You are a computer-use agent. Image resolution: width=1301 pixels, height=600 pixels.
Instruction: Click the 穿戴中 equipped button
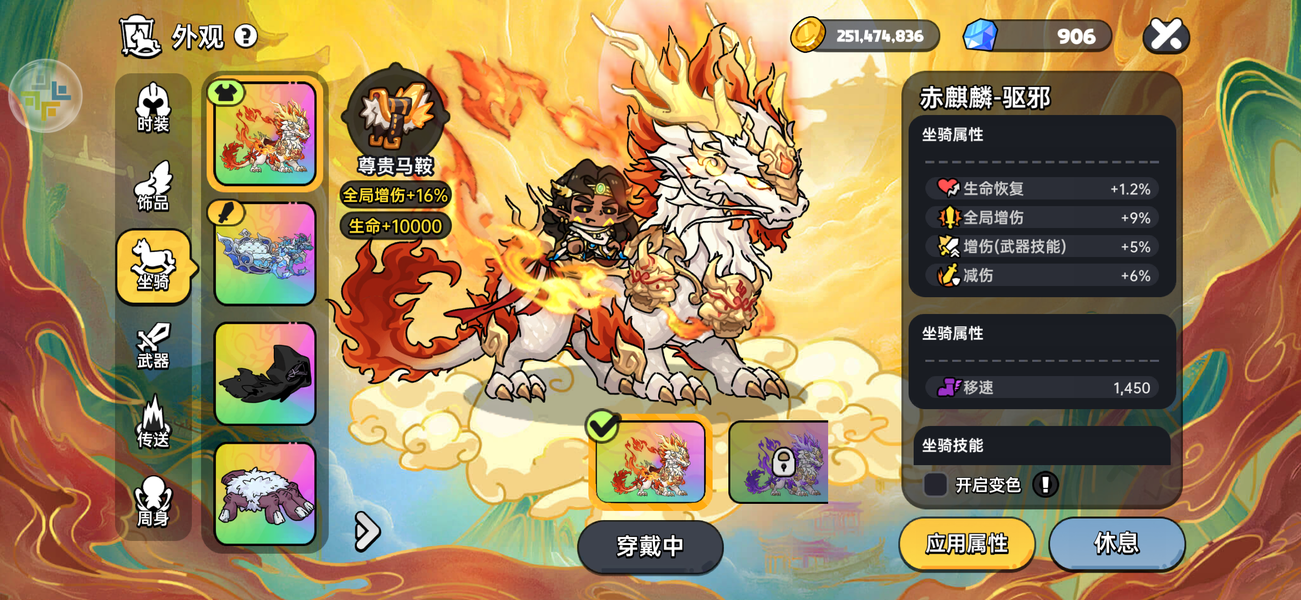point(650,546)
